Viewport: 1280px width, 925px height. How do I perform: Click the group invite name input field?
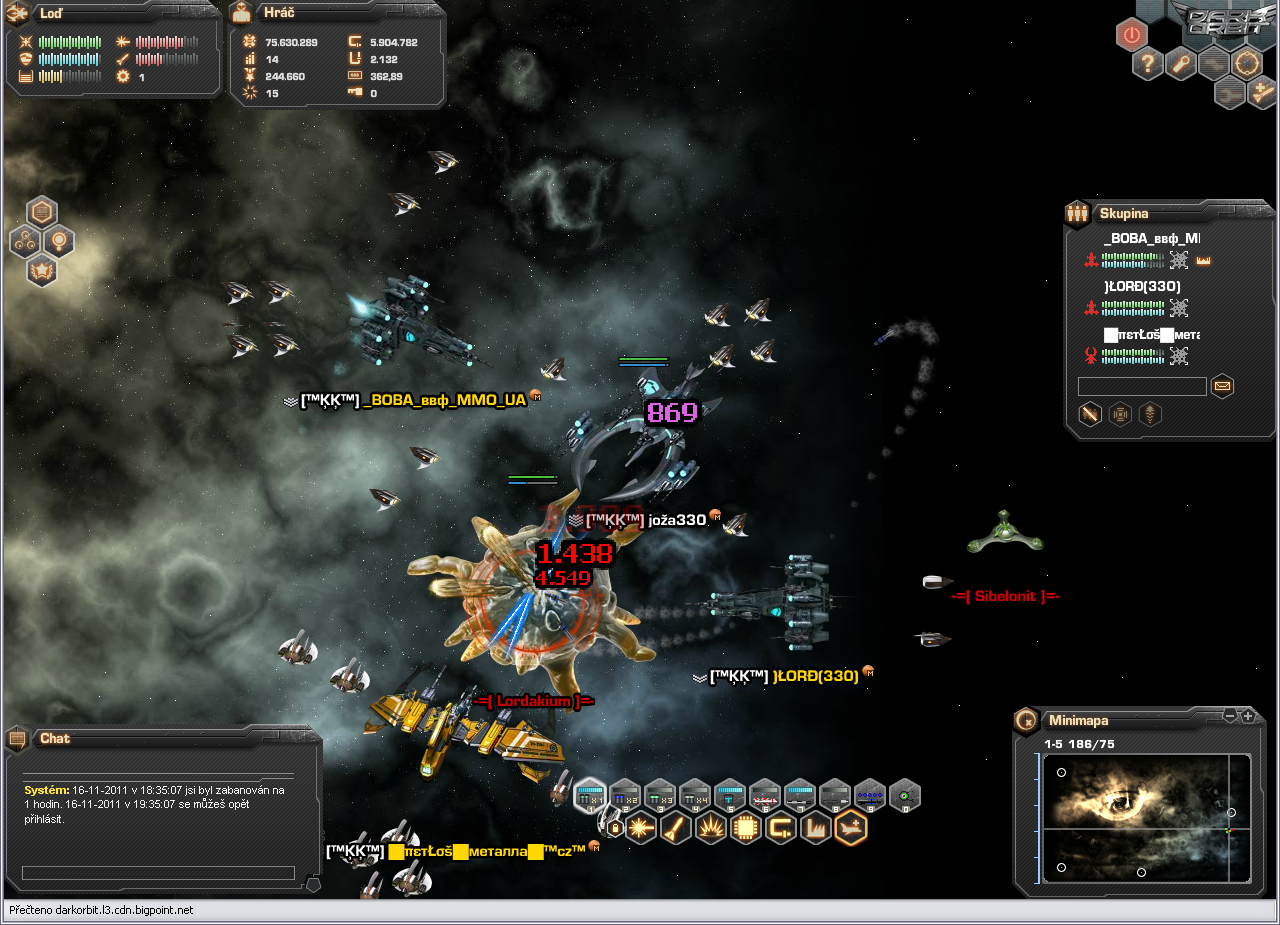pyautogui.click(x=1142, y=386)
